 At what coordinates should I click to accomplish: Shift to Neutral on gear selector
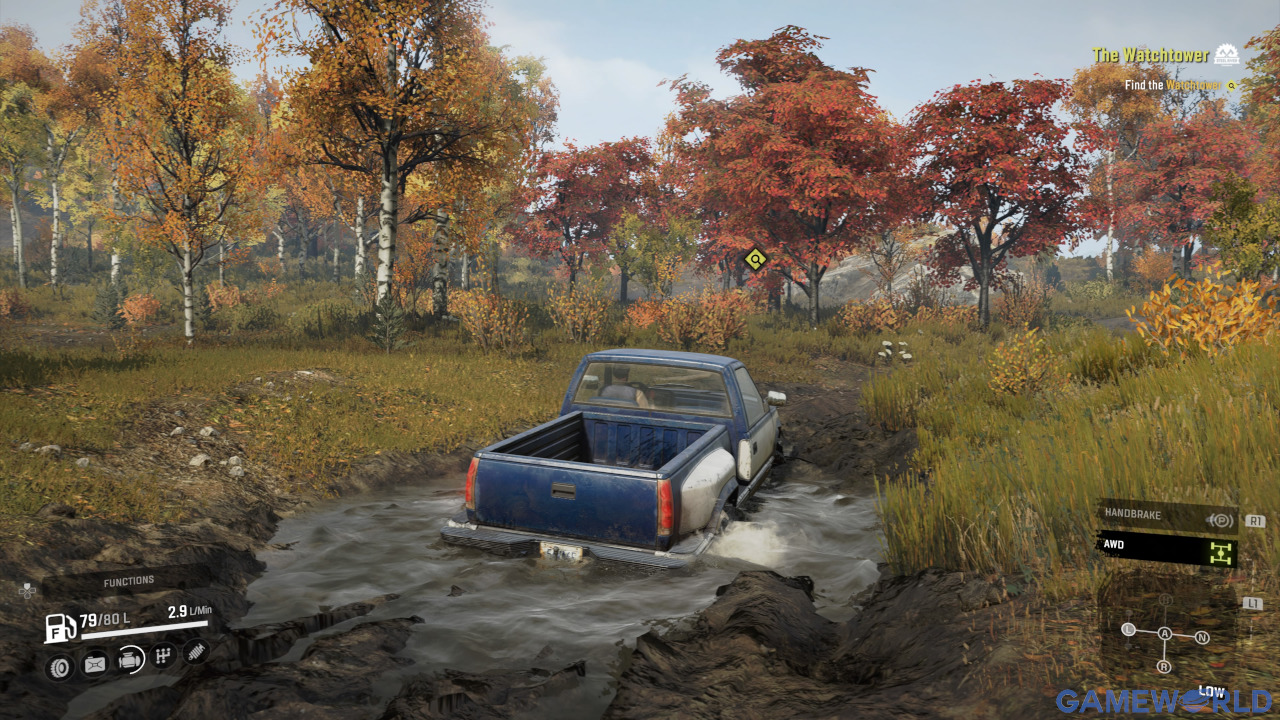[x=1202, y=637]
